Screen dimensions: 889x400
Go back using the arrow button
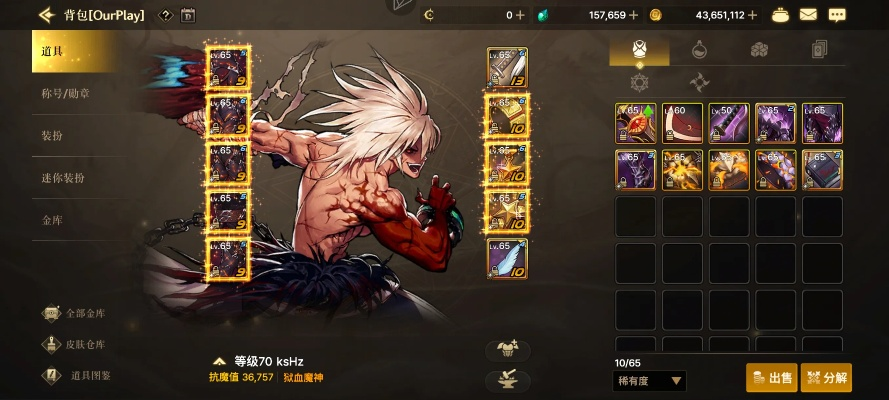pos(46,15)
